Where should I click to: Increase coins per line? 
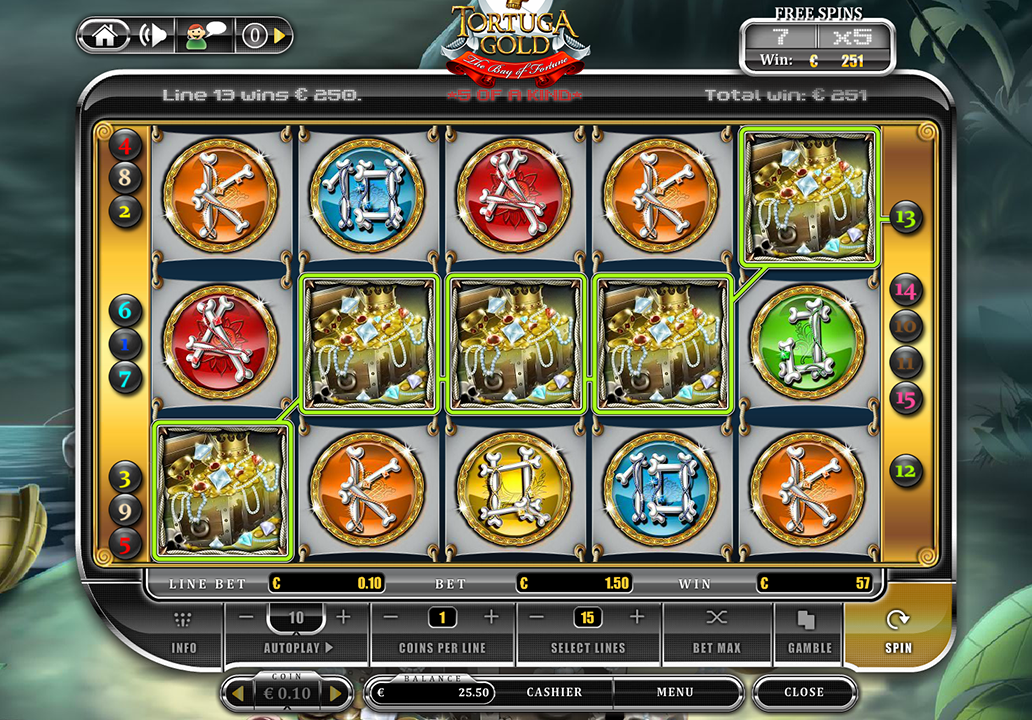[x=491, y=617]
